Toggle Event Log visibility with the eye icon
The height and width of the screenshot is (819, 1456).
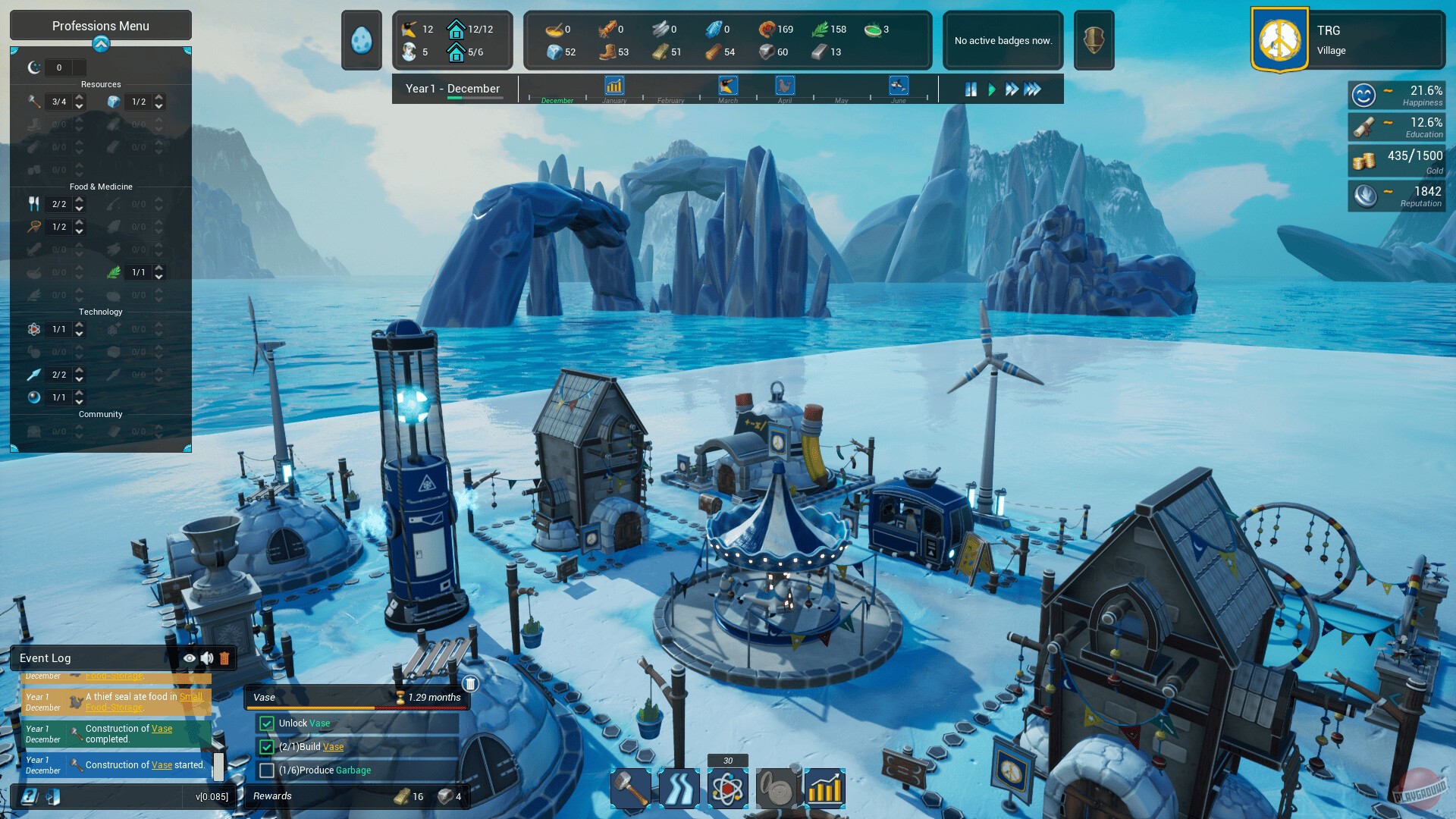pyautogui.click(x=189, y=658)
